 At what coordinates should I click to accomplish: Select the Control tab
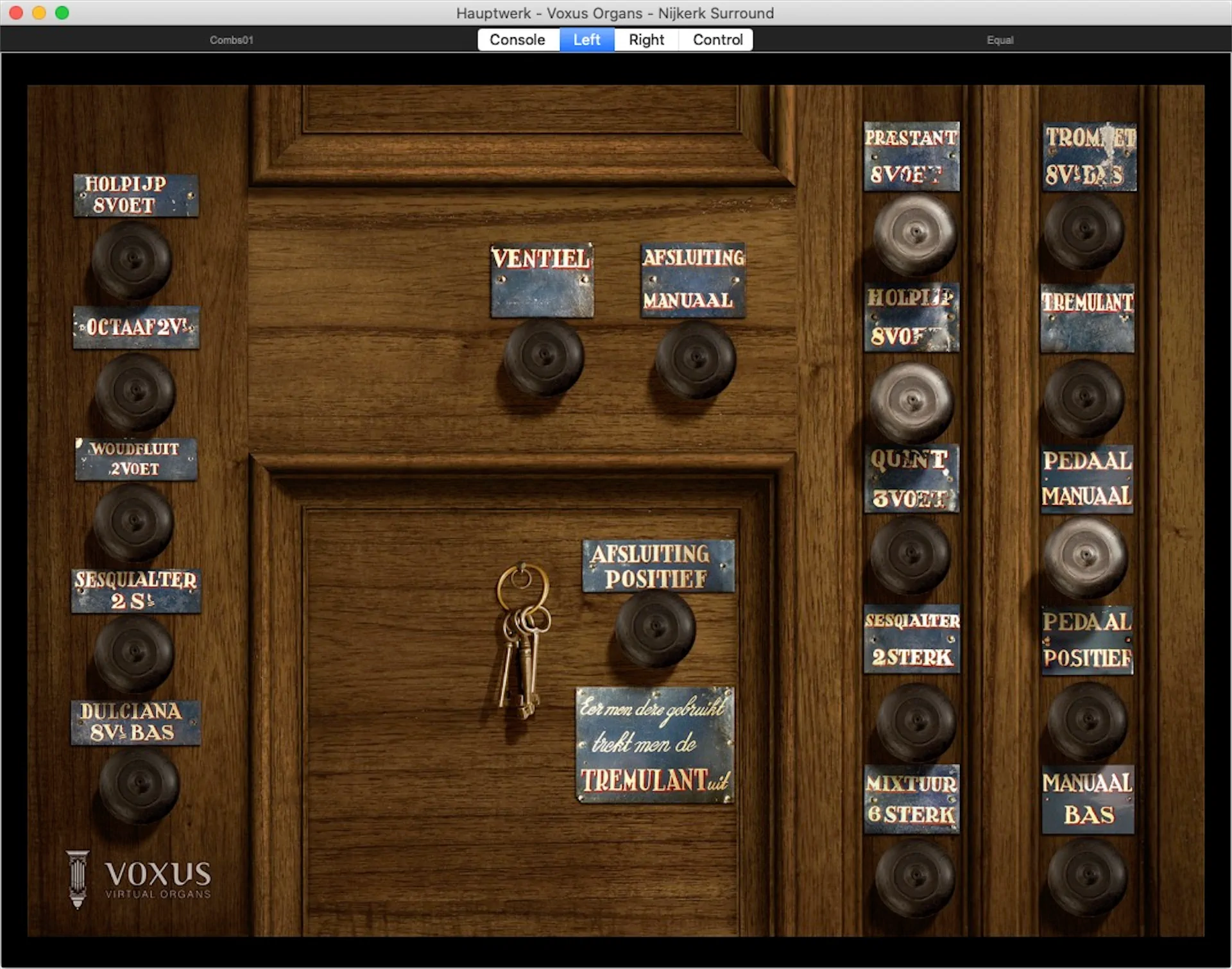(717, 40)
